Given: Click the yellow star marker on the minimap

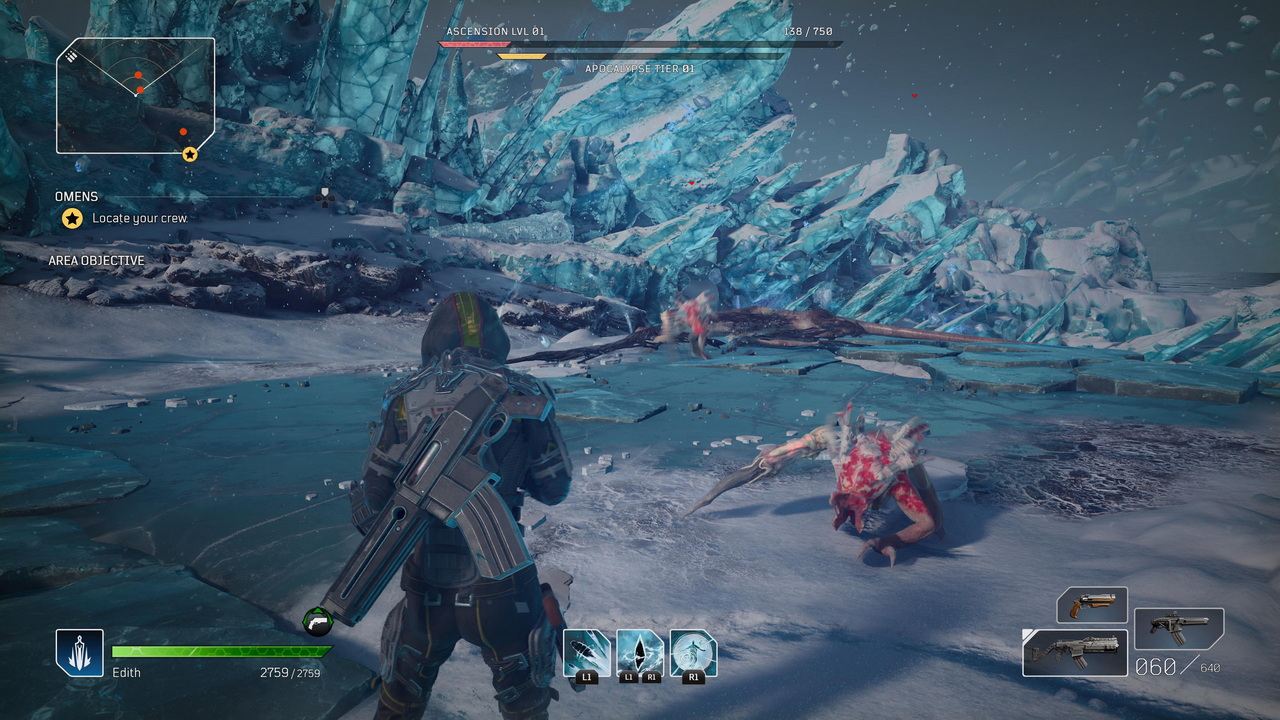Looking at the screenshot, I should (x=190, y=154).
